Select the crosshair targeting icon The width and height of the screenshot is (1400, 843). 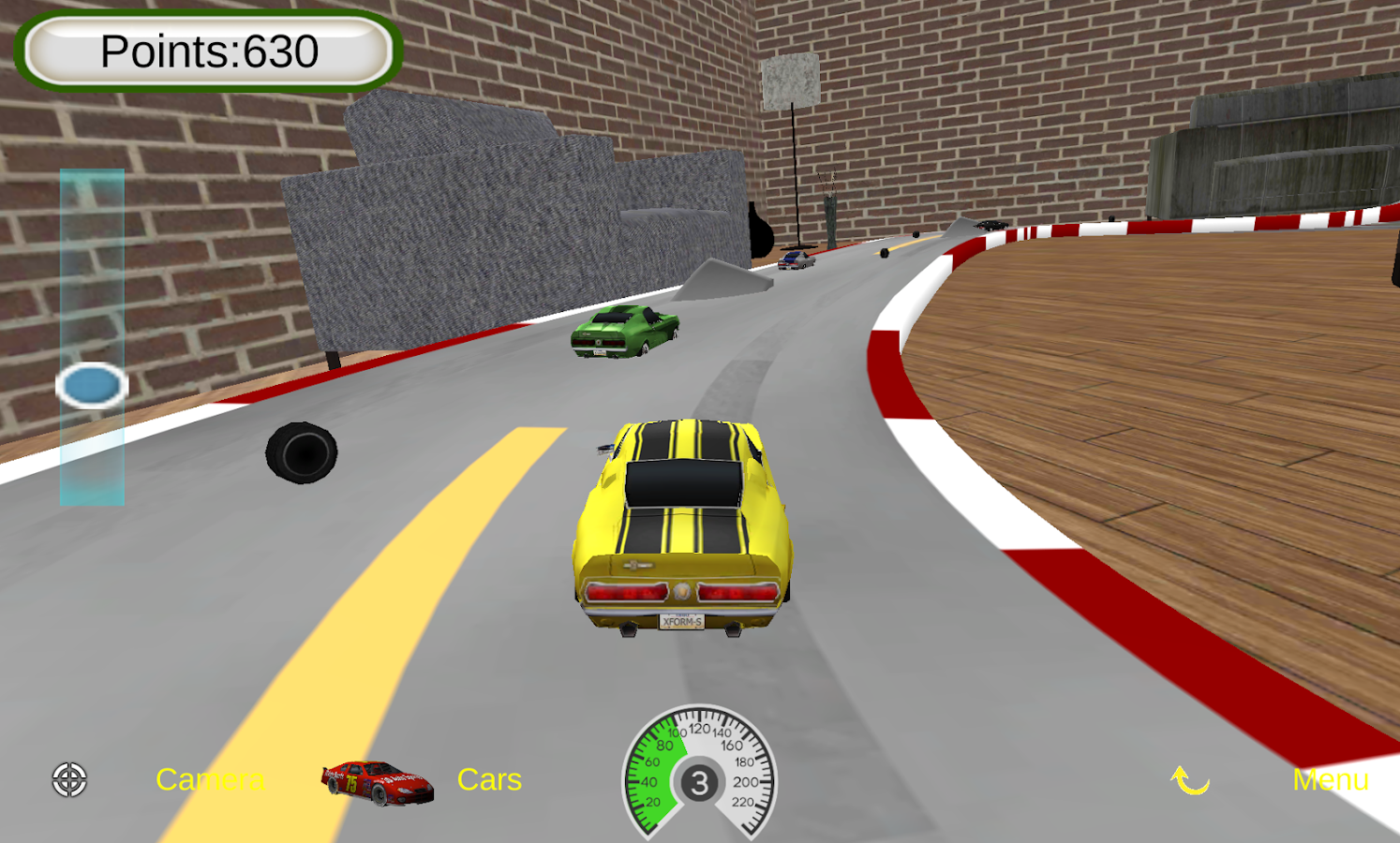(67, 779)
